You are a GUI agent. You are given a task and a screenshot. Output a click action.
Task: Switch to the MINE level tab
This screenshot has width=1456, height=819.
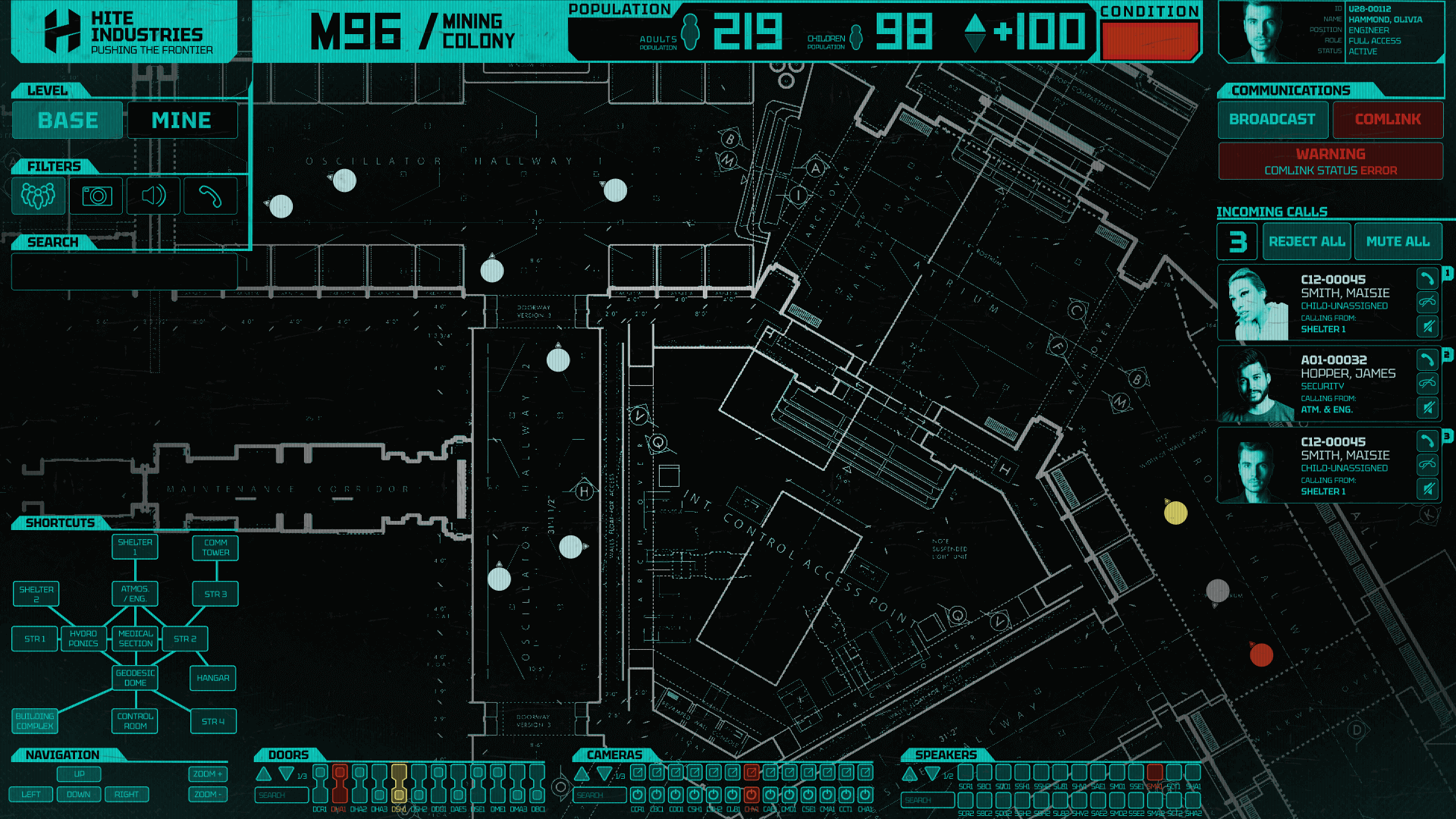point(182,119)
